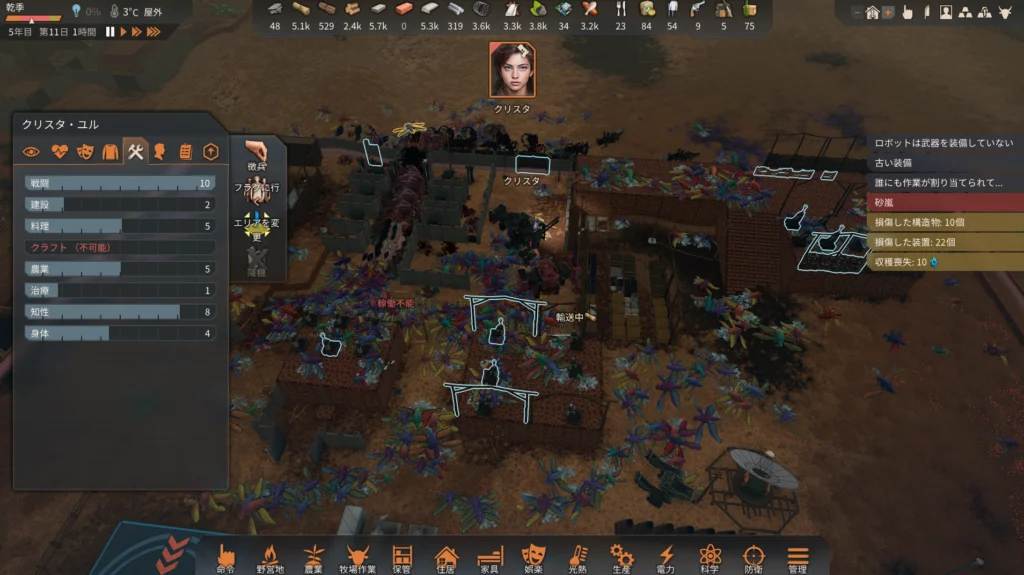Open the 防衛 (defense) build category
The width and height of the screenshot is (1024, 575).
coord(753,558)
